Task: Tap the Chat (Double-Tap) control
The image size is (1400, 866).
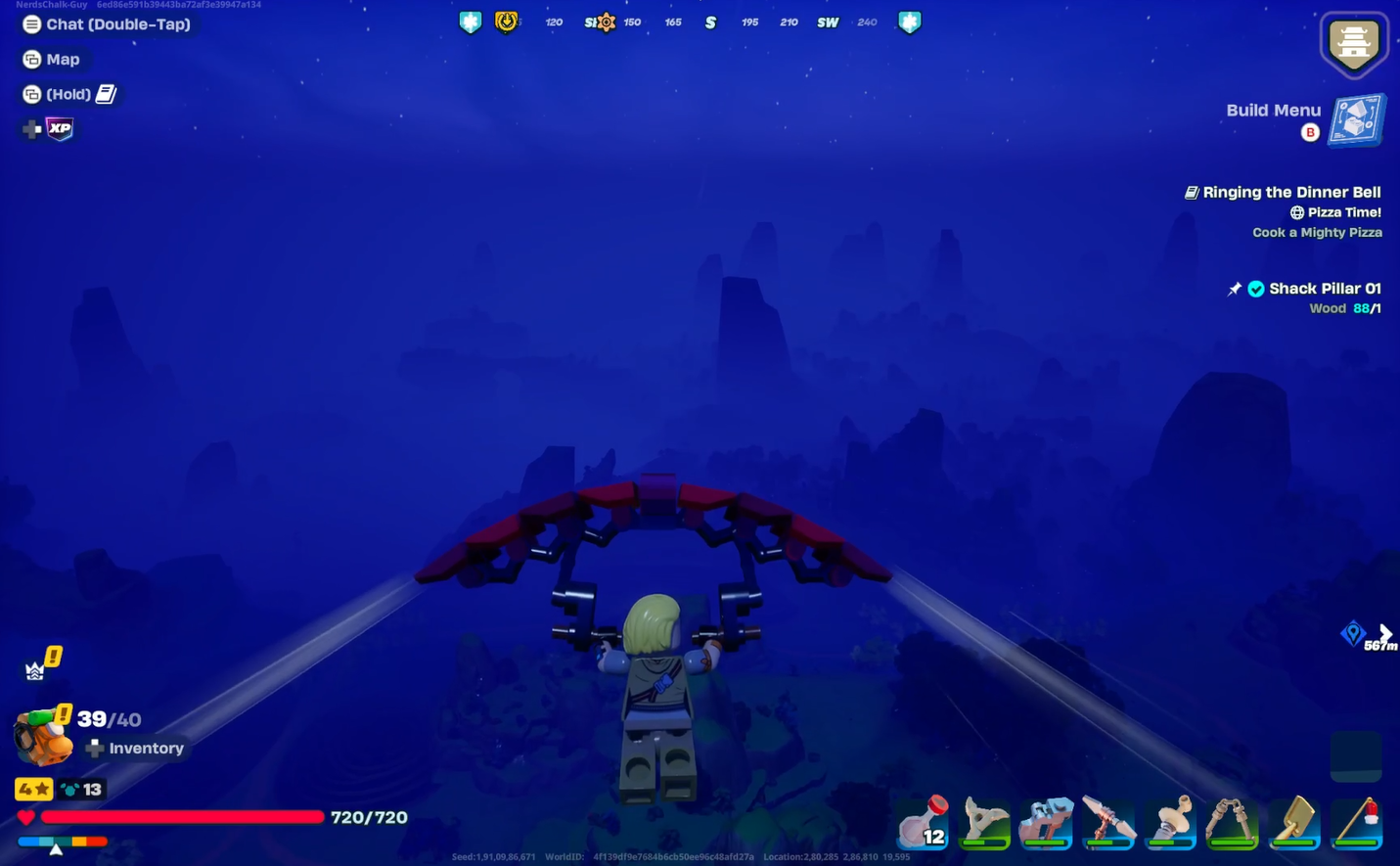Action: point(108,23)
